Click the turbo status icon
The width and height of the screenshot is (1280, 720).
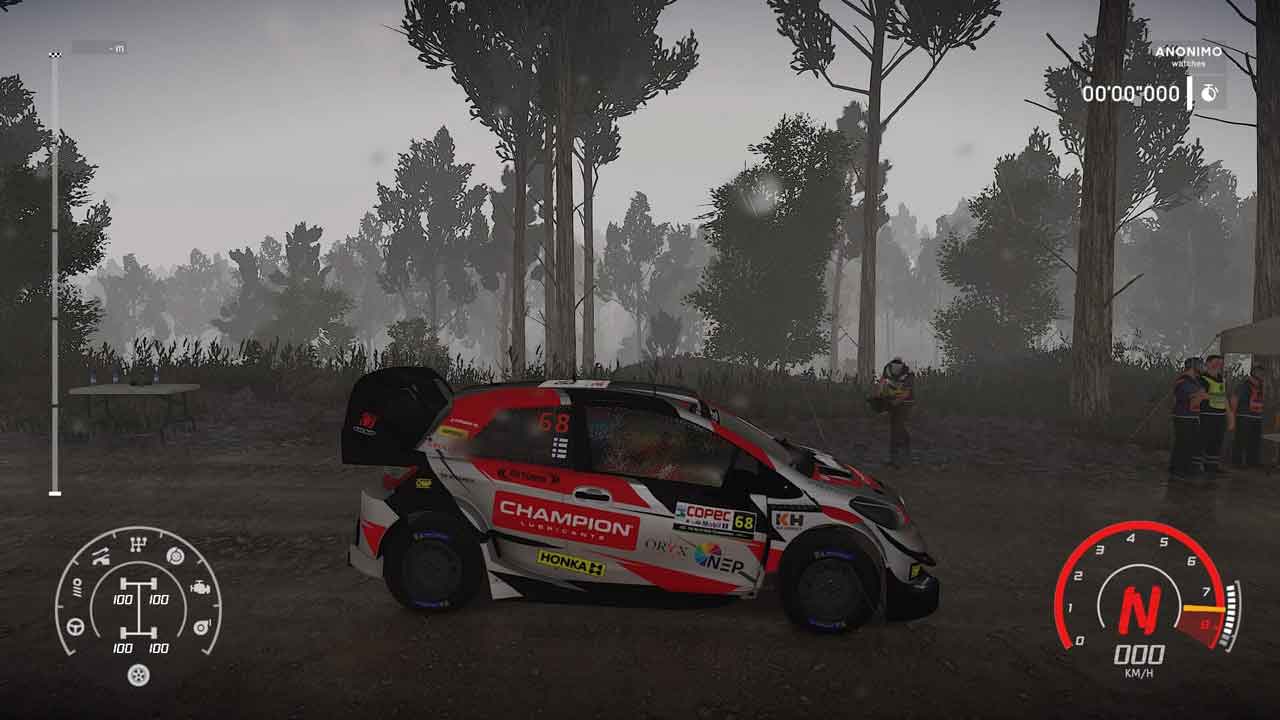tap(201, 626)
